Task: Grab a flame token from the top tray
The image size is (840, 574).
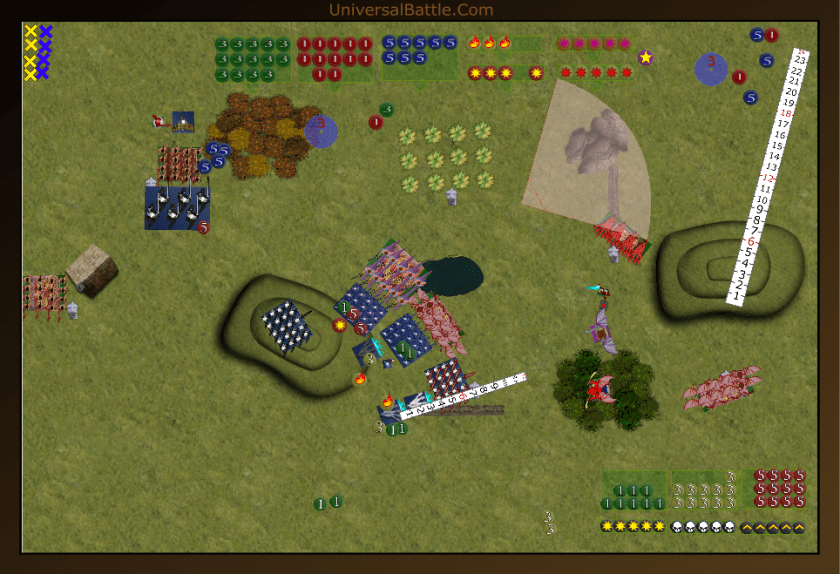Action: pyautogui.click(x=489, y=43)
